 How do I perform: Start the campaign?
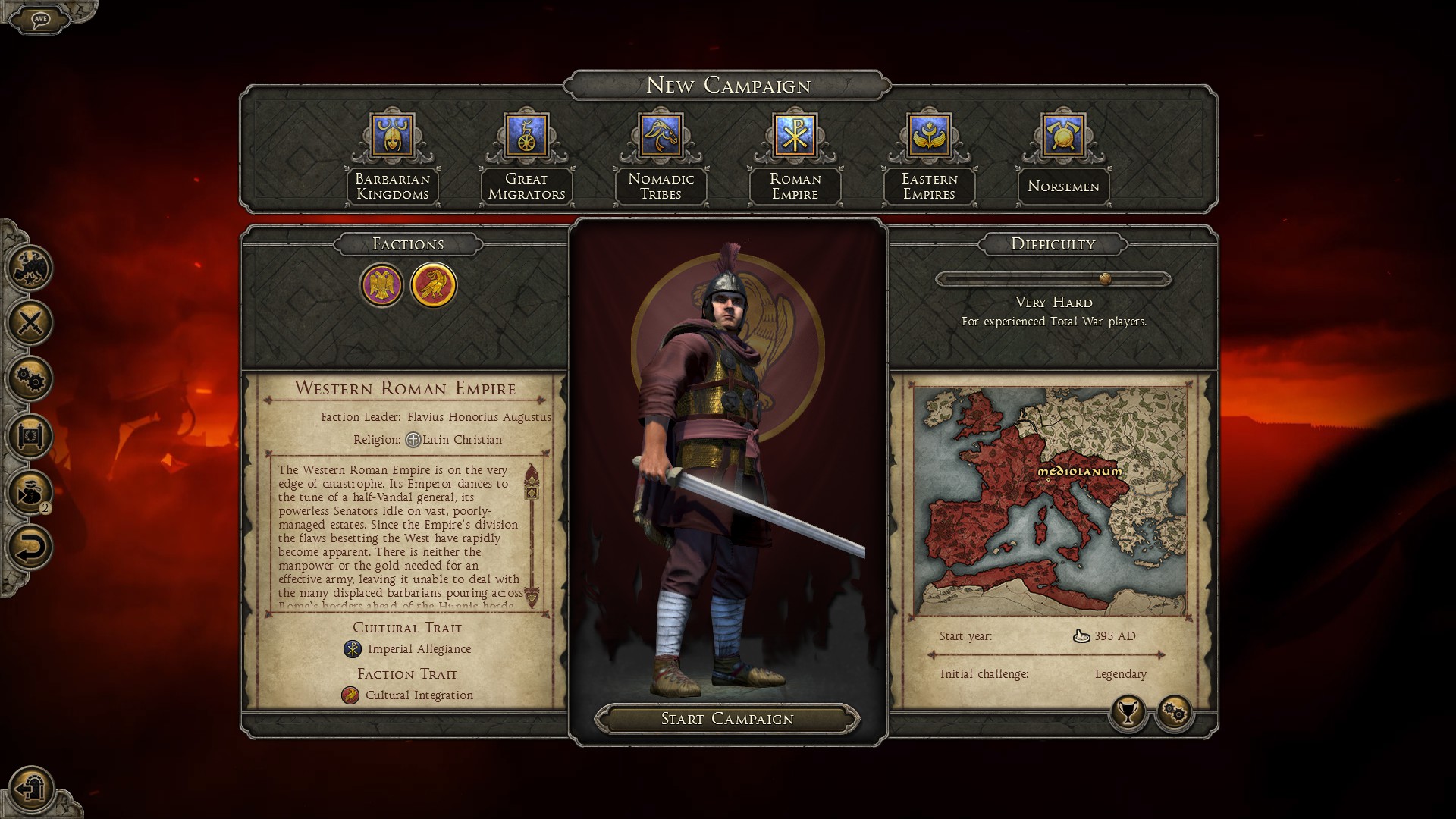[x=726, y=719]
